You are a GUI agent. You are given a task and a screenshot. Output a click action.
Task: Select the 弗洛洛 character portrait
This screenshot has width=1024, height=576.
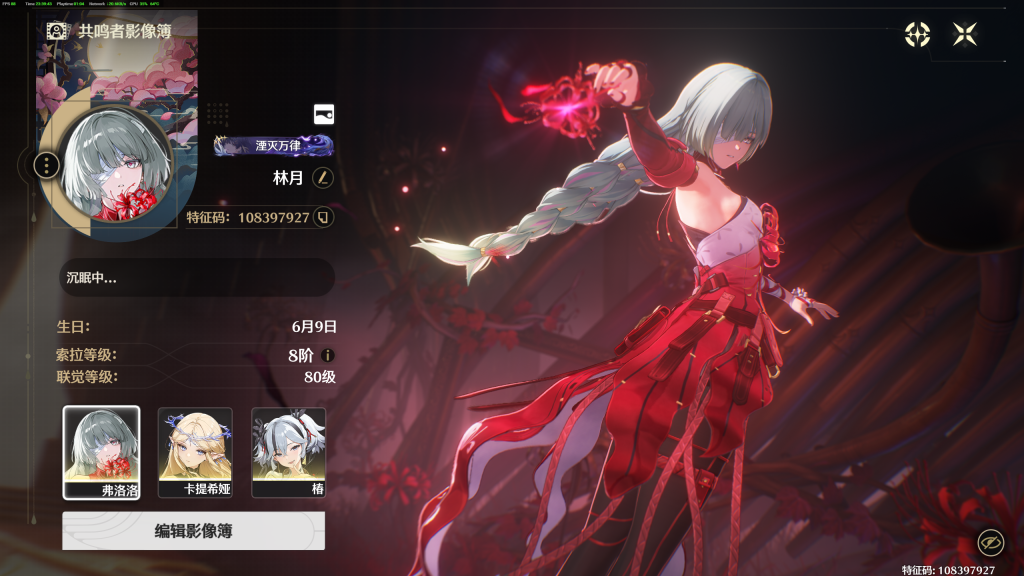coord(101,452)
